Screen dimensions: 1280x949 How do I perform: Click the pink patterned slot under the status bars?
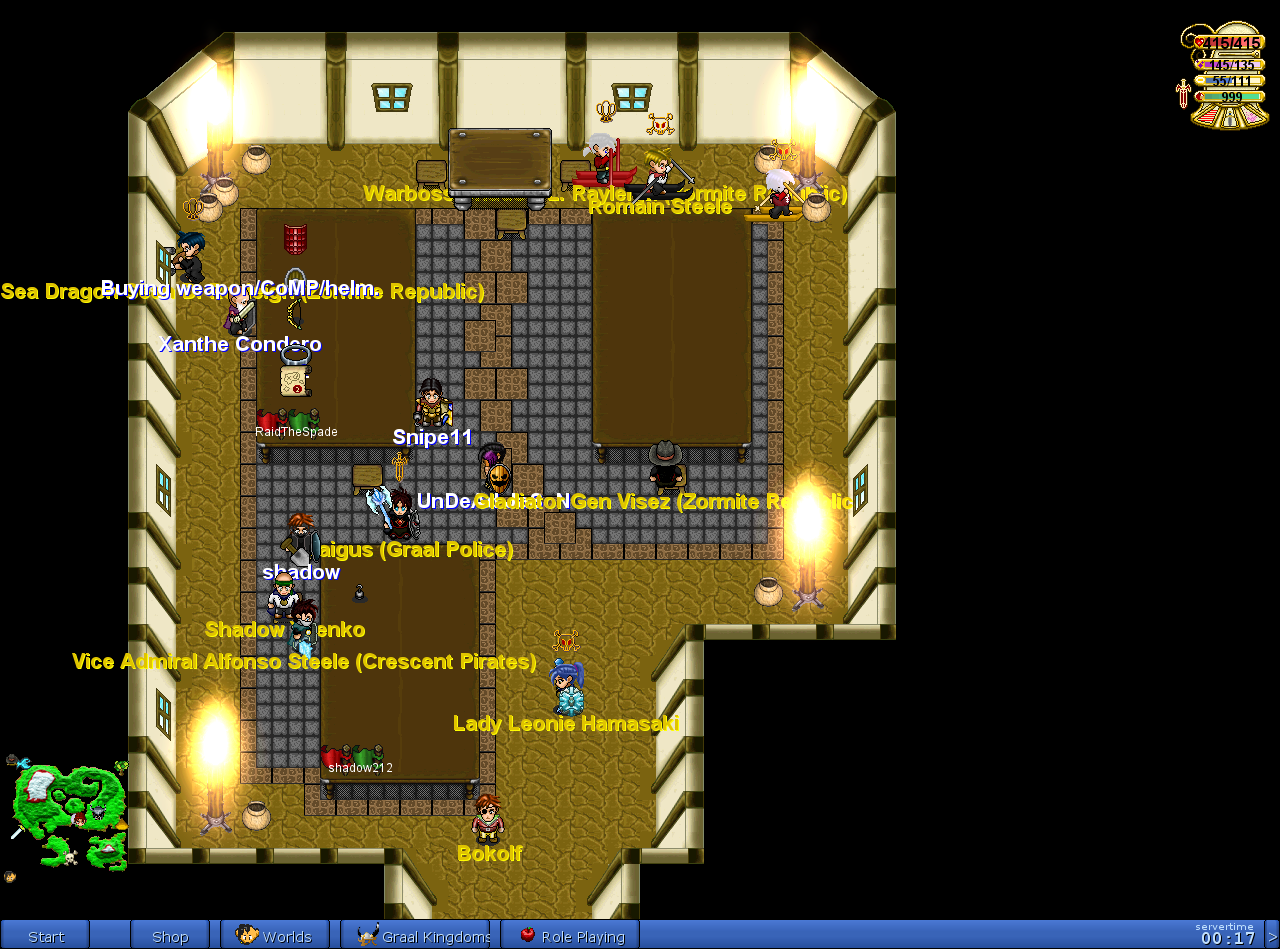click(x=1253, y=116)
